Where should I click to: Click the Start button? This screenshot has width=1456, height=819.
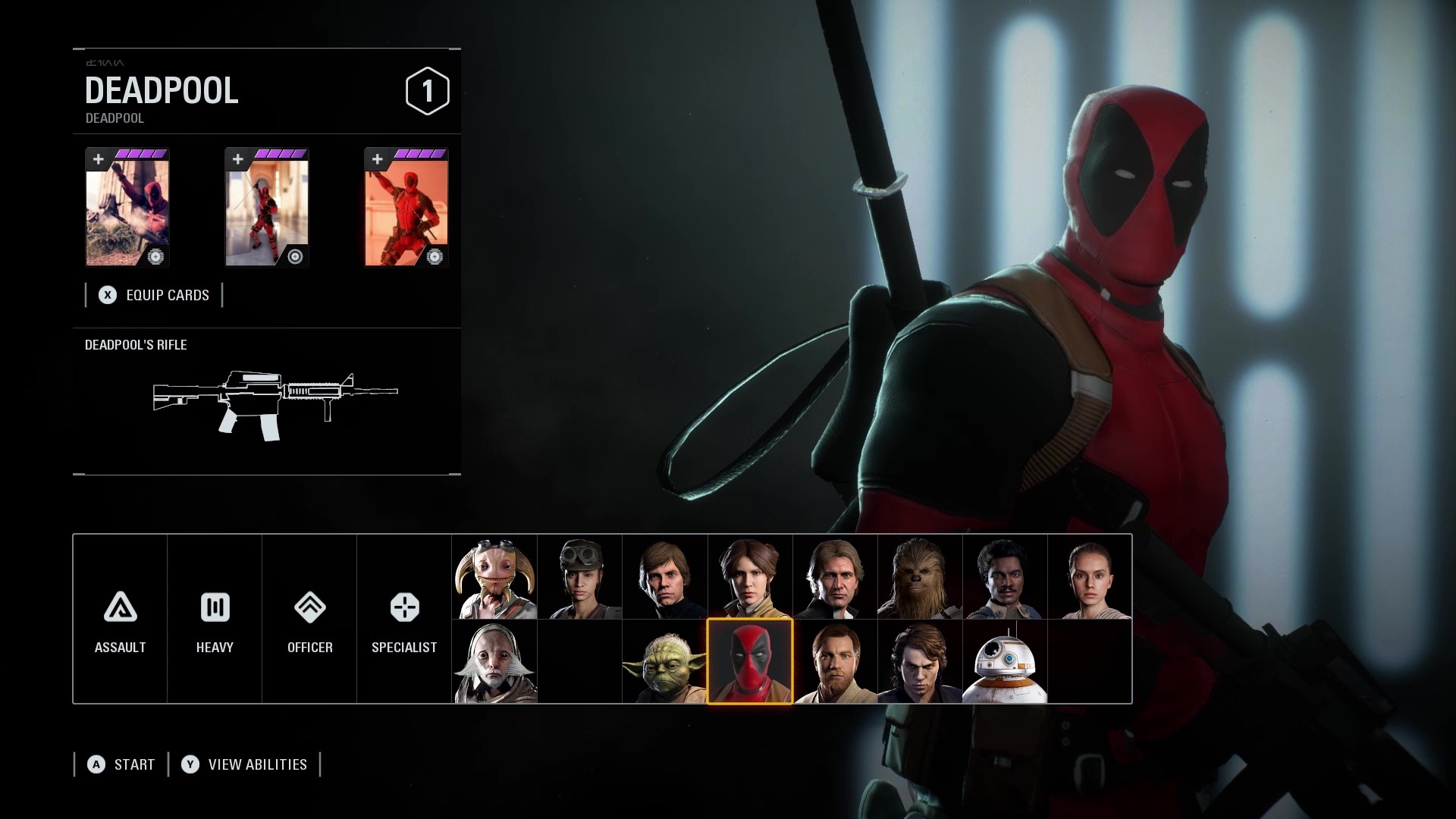pyautogui.click(x=121, y=764)
